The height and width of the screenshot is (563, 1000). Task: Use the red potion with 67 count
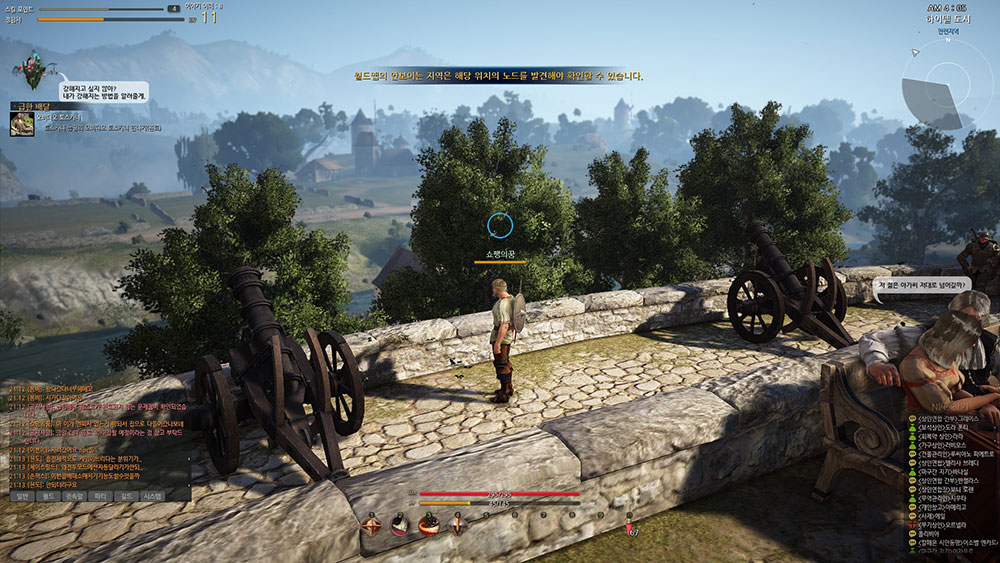click(629, 524)
